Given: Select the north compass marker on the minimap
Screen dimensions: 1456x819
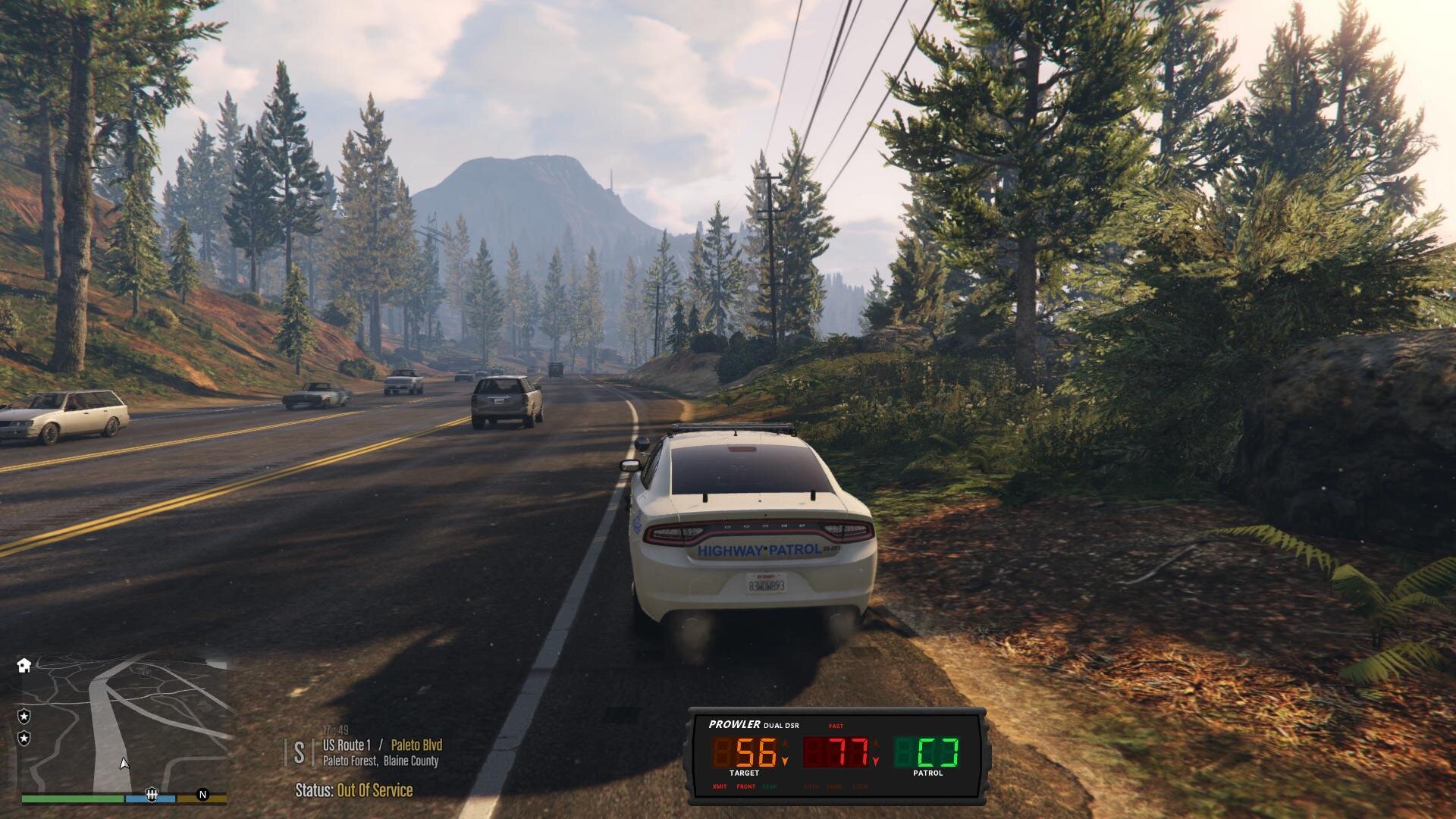Looking at the screenshot, I should [x=202, y=795].
